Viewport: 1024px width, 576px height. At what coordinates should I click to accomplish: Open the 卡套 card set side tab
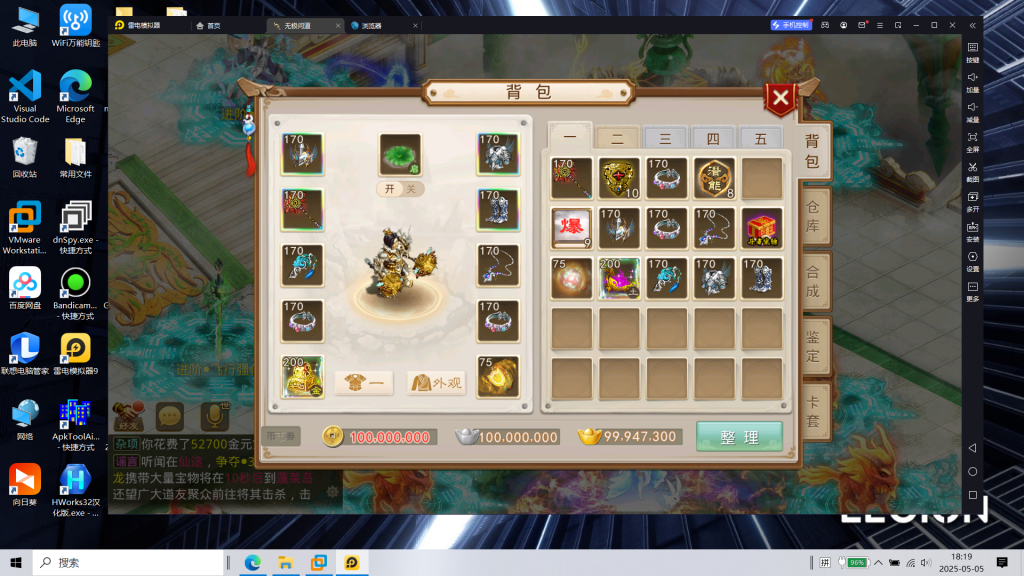(812, 409)
